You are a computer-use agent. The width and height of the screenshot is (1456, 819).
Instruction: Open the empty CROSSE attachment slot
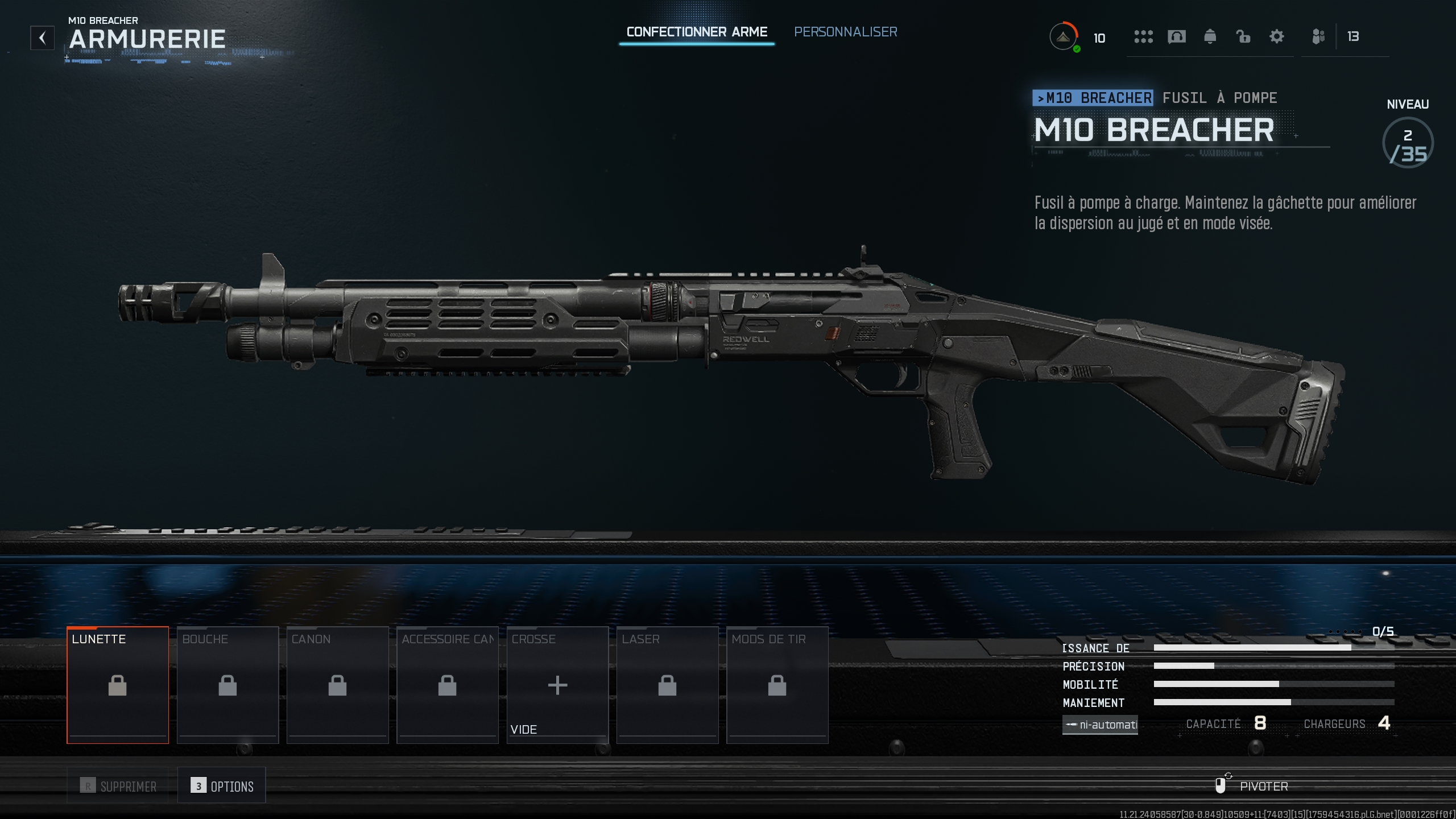coord(557,684)
